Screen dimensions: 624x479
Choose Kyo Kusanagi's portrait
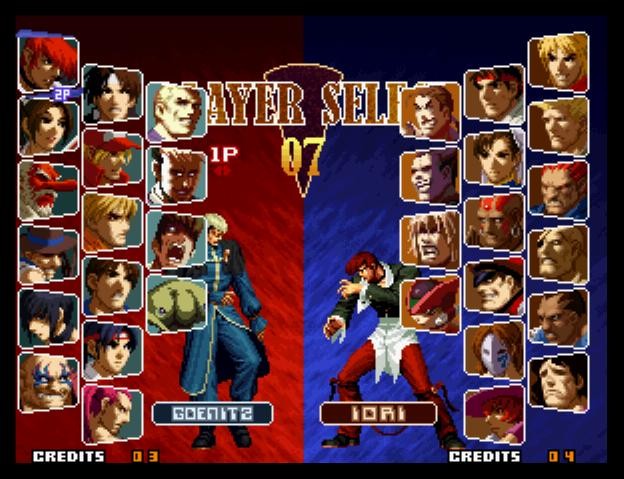pyautogui.click(x=111, y=93)
